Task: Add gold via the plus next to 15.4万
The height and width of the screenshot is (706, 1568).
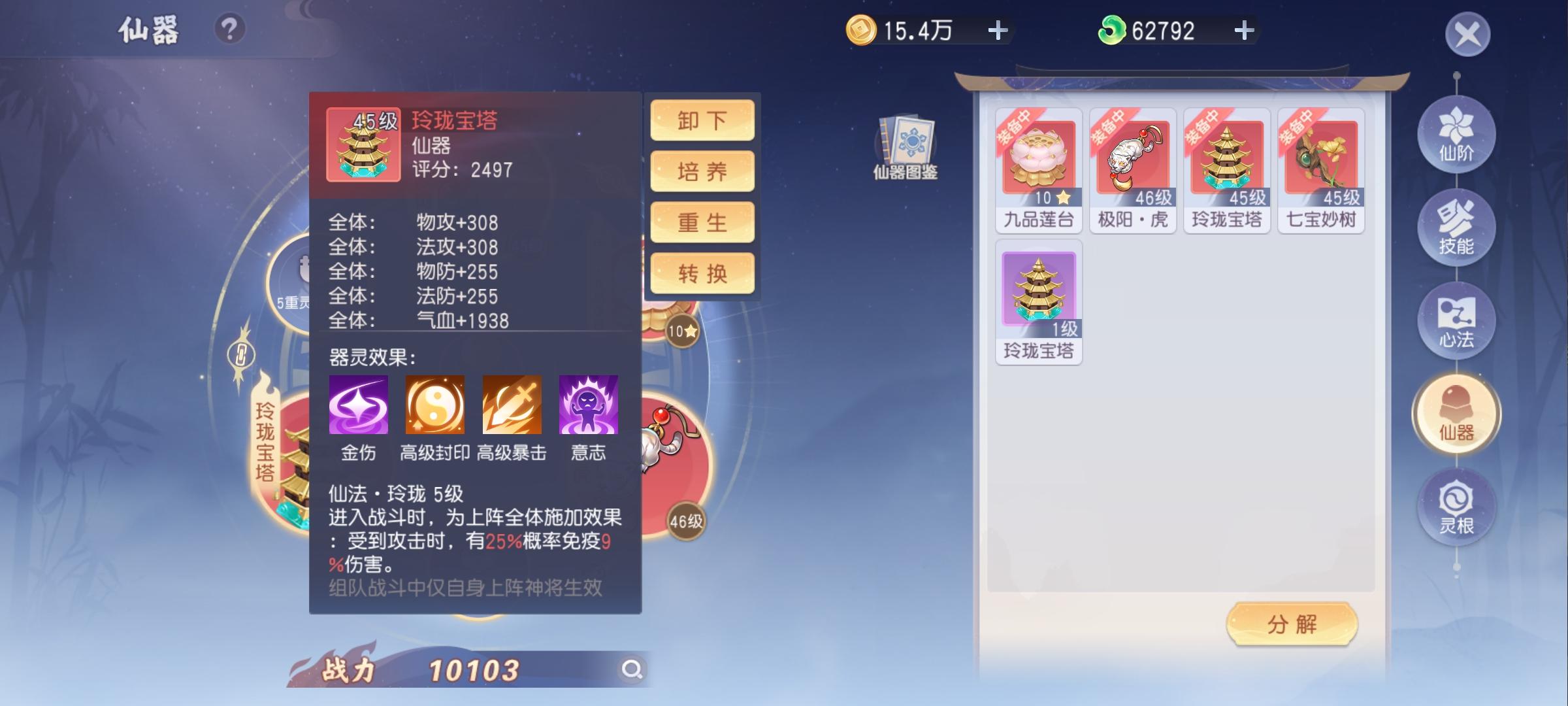Action: click(996, 30)
